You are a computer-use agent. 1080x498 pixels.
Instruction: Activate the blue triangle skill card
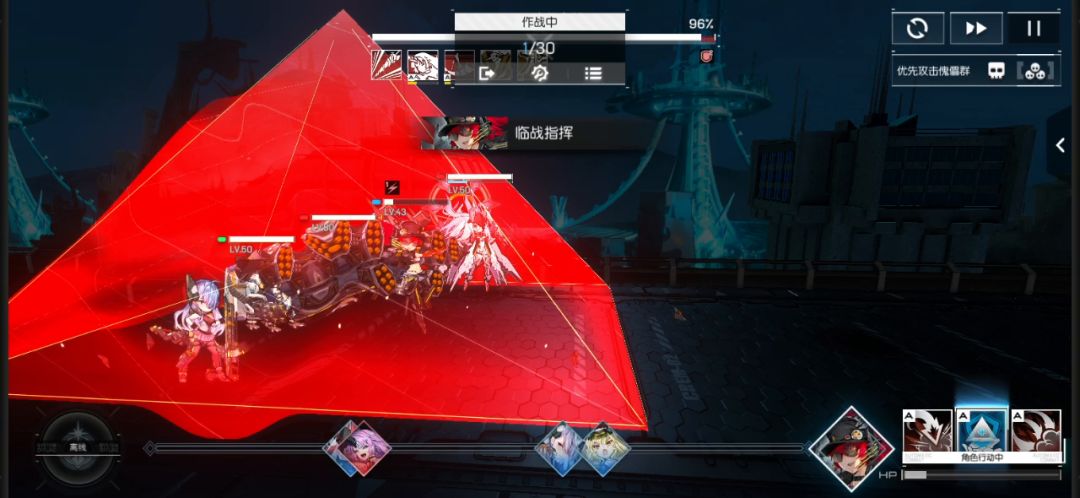(x=980, y=432)
